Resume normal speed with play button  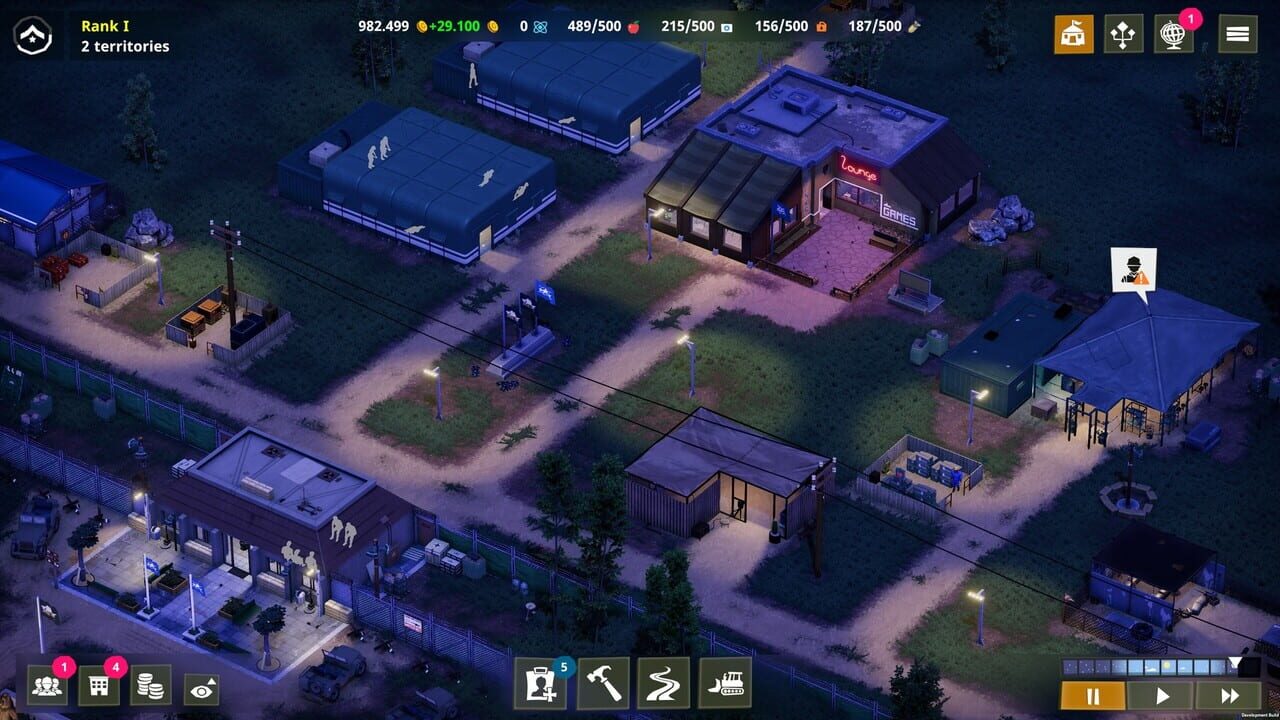coord(1164,696)
